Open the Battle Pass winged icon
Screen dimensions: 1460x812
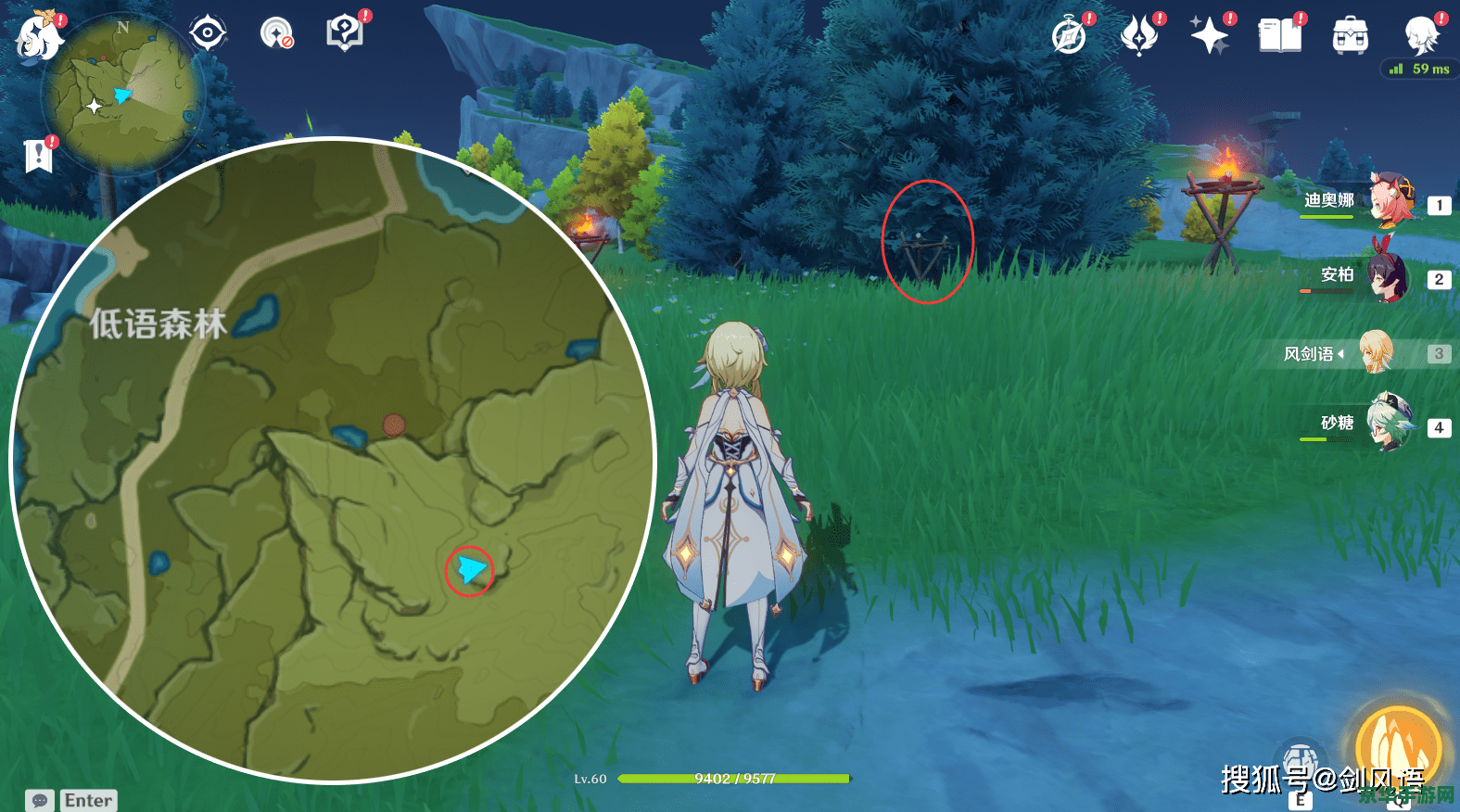(1139, 36)
